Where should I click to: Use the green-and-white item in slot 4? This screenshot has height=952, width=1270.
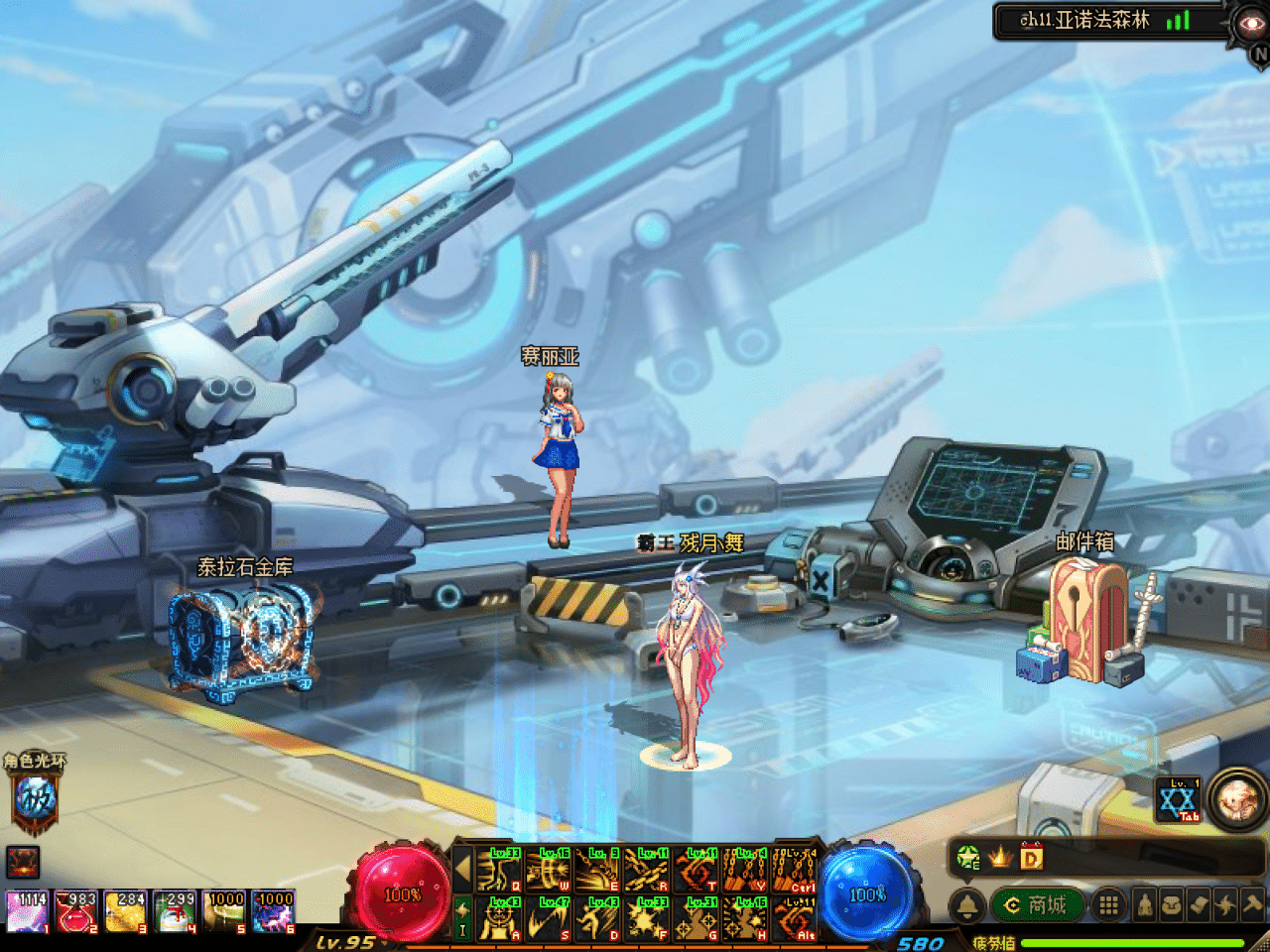pos(176,912)
